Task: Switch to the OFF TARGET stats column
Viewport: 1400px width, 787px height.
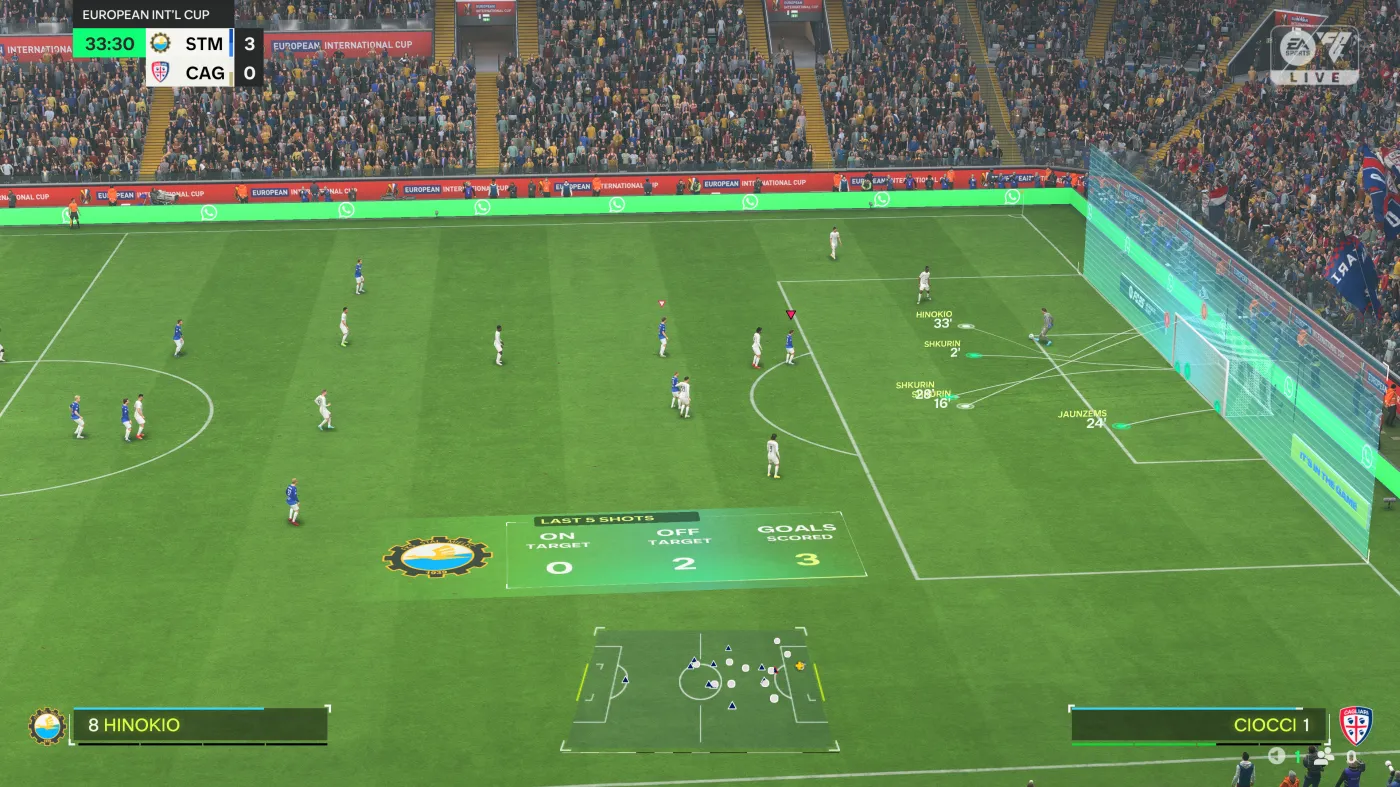Action: click(x=681, y=543)
